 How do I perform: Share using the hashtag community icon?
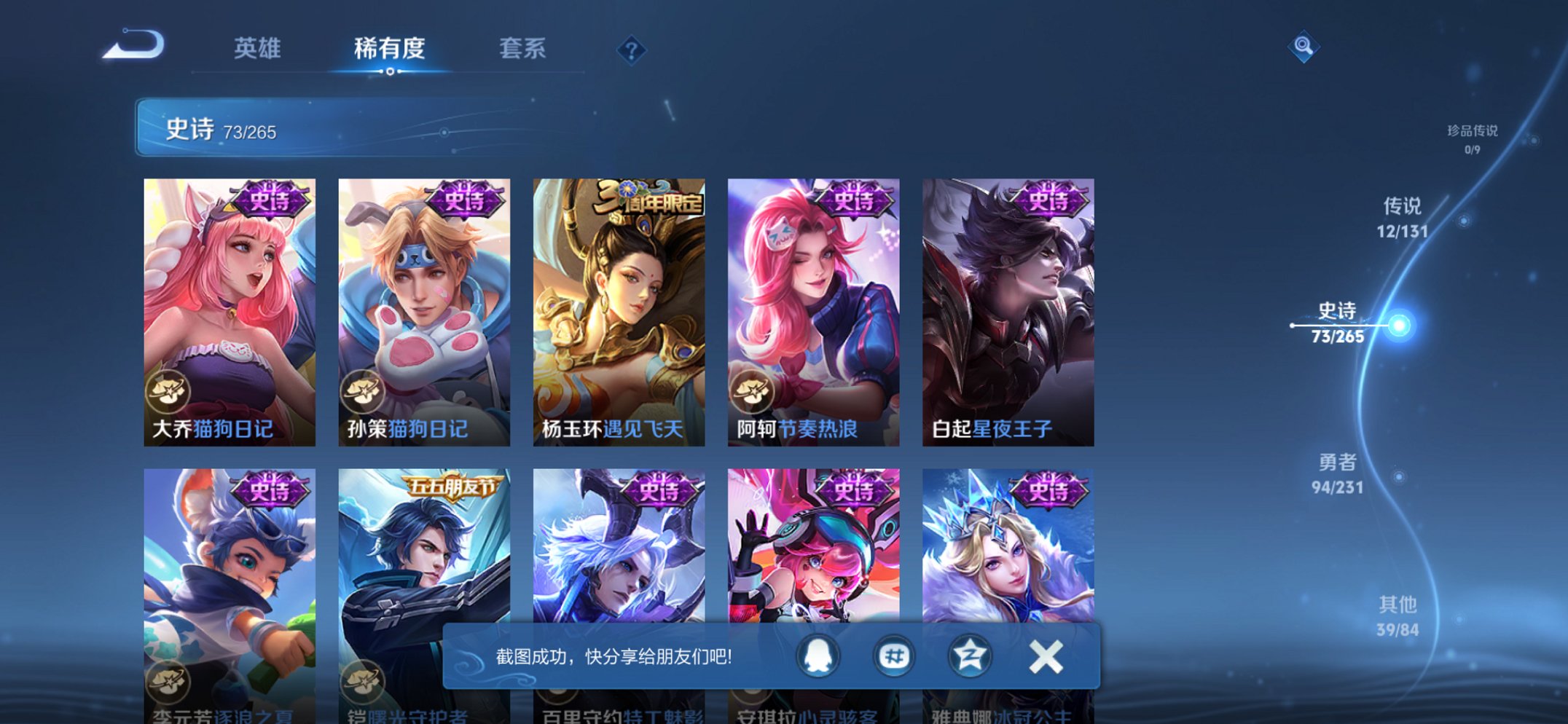(x=895, y=655)
